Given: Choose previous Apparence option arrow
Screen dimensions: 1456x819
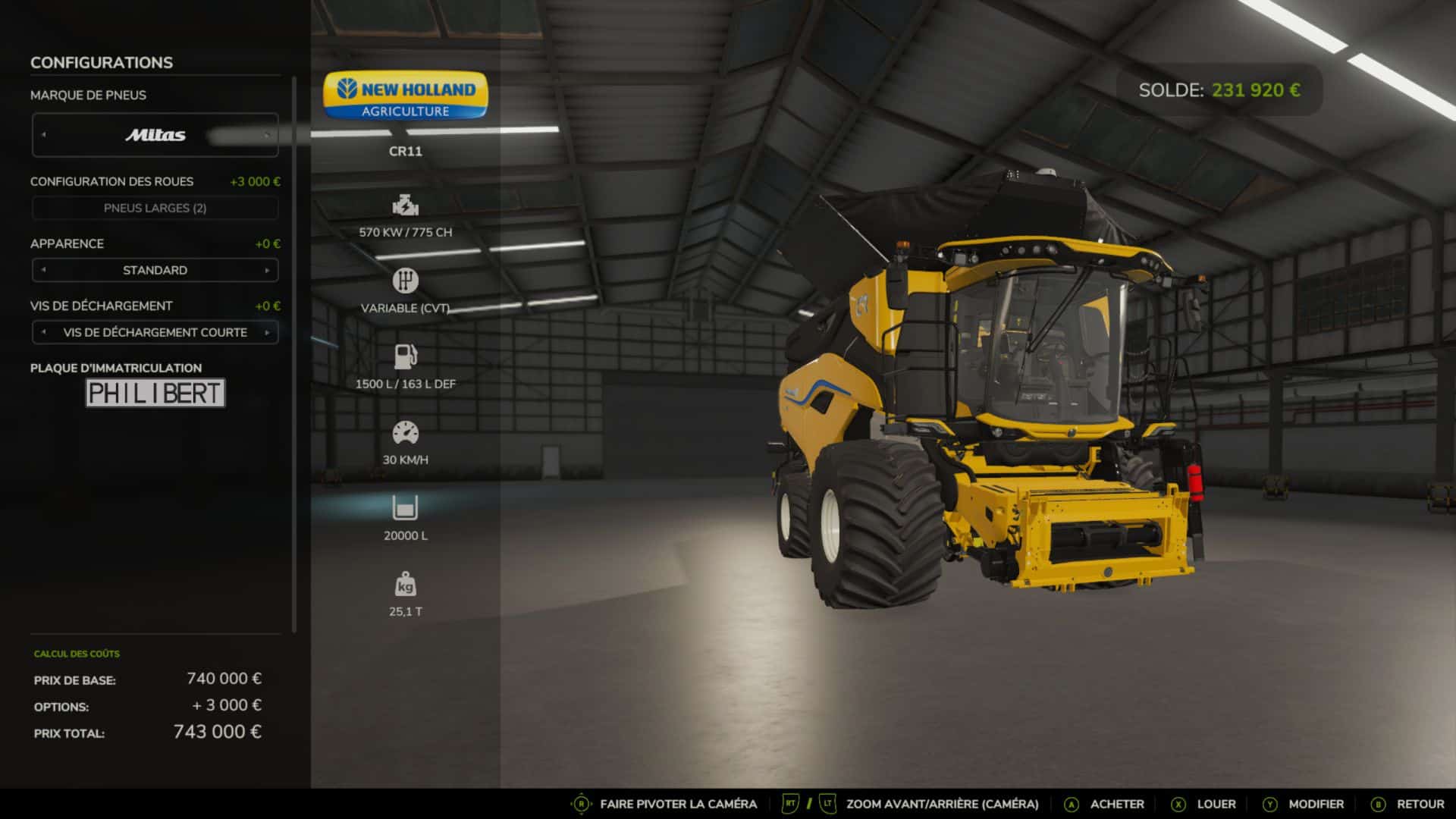Looking at the screenshot, I should coord(44,270).
